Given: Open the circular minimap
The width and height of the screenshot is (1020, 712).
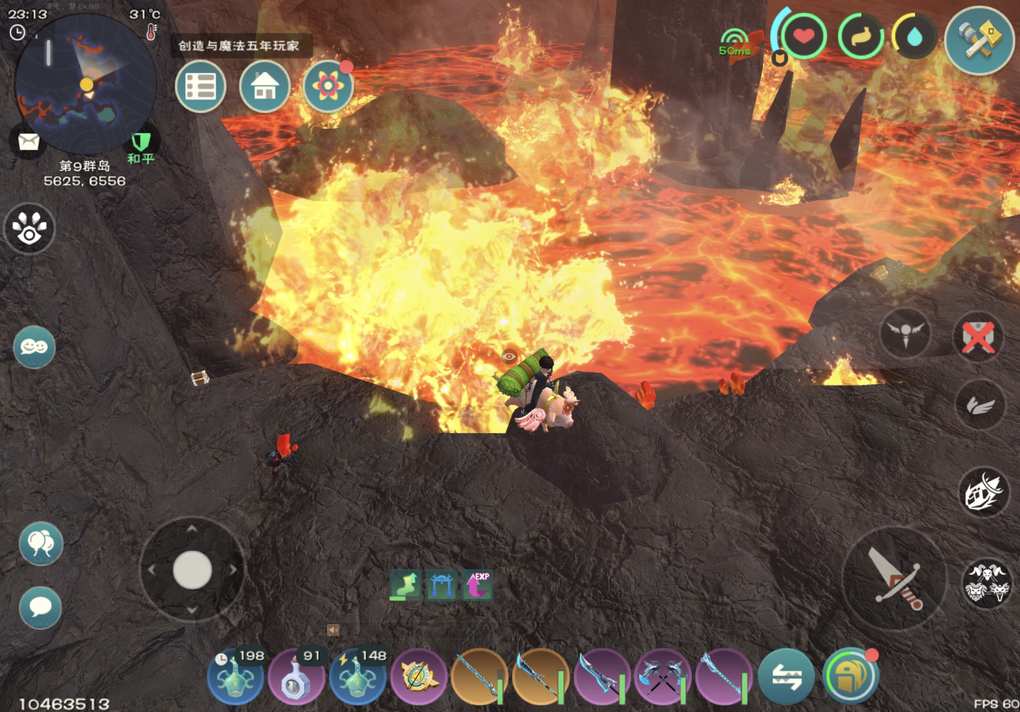Looking at the screenshot, I should 85,83.
